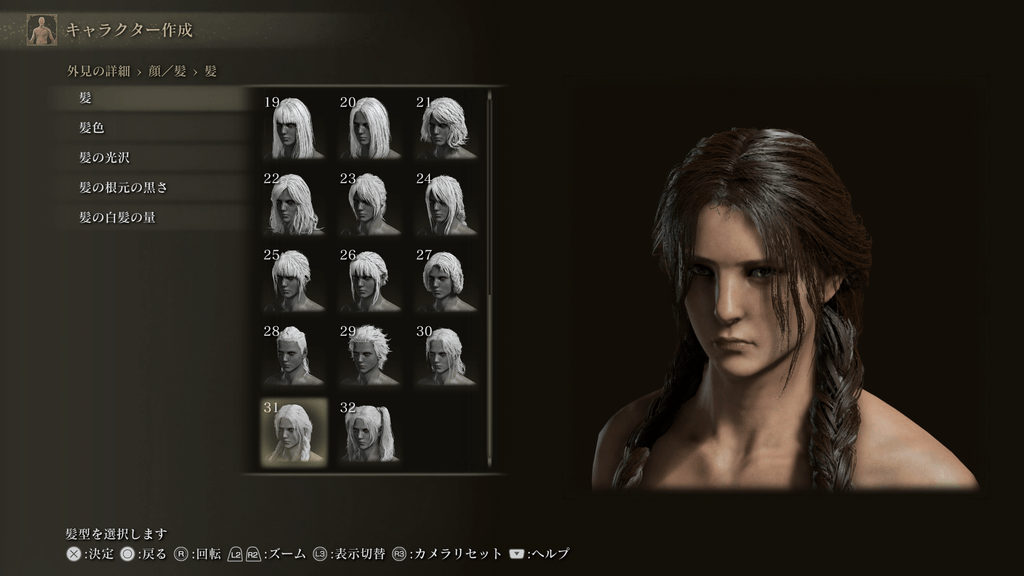This screenshot has width=1024, height=576.
Task: Pick hairstyle number 19
Action: (294, 127)
